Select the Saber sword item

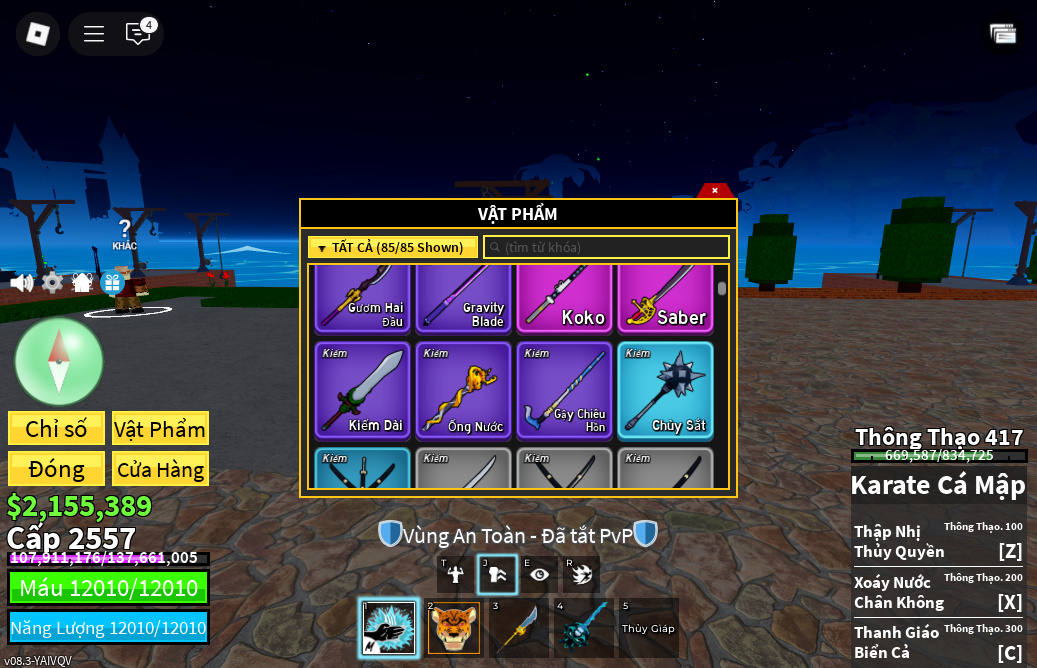665,299
